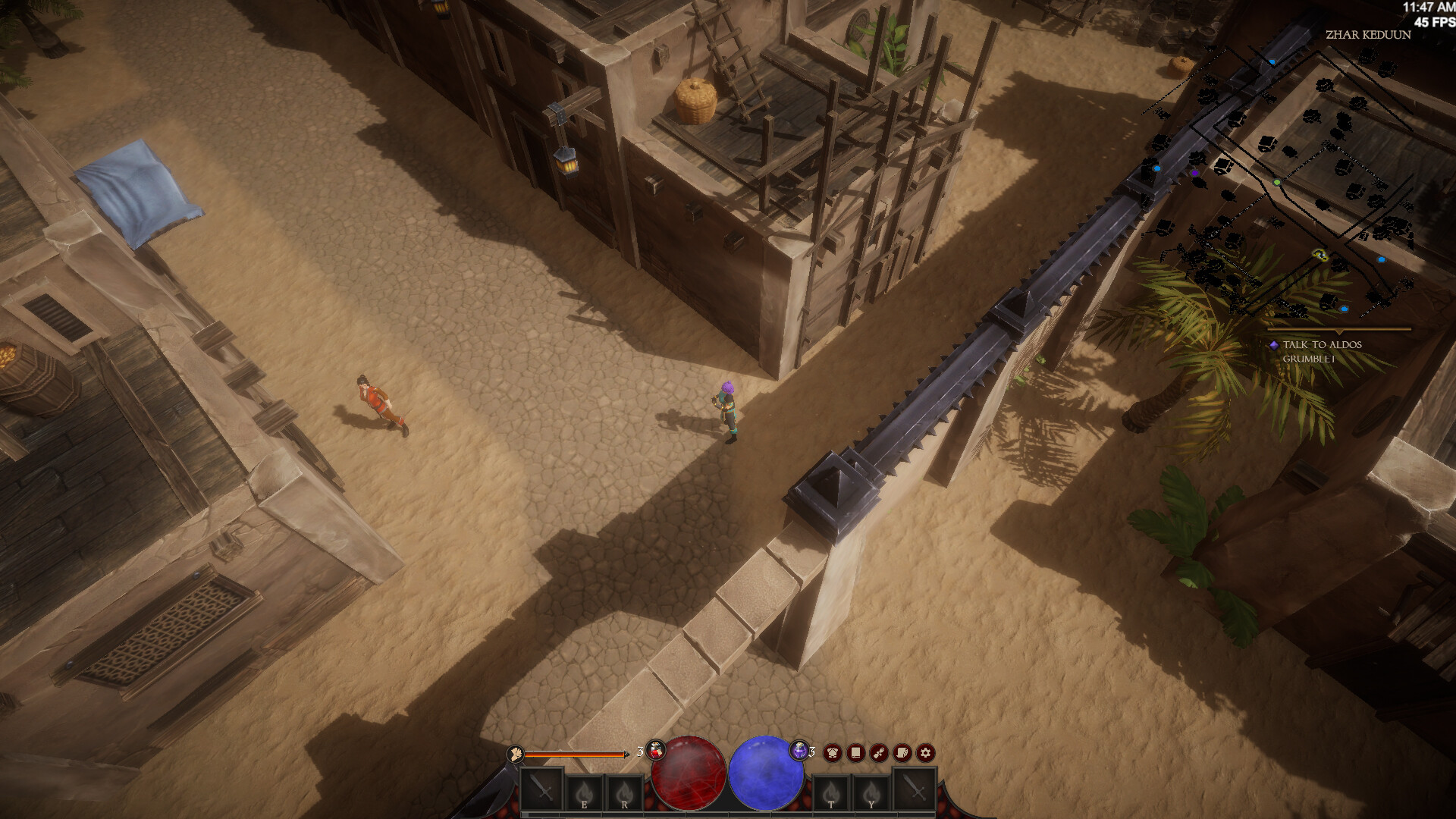Open the spellbook icon on the HUD
The height and width of the screenshot is (819, 1456).
point(855,753)
